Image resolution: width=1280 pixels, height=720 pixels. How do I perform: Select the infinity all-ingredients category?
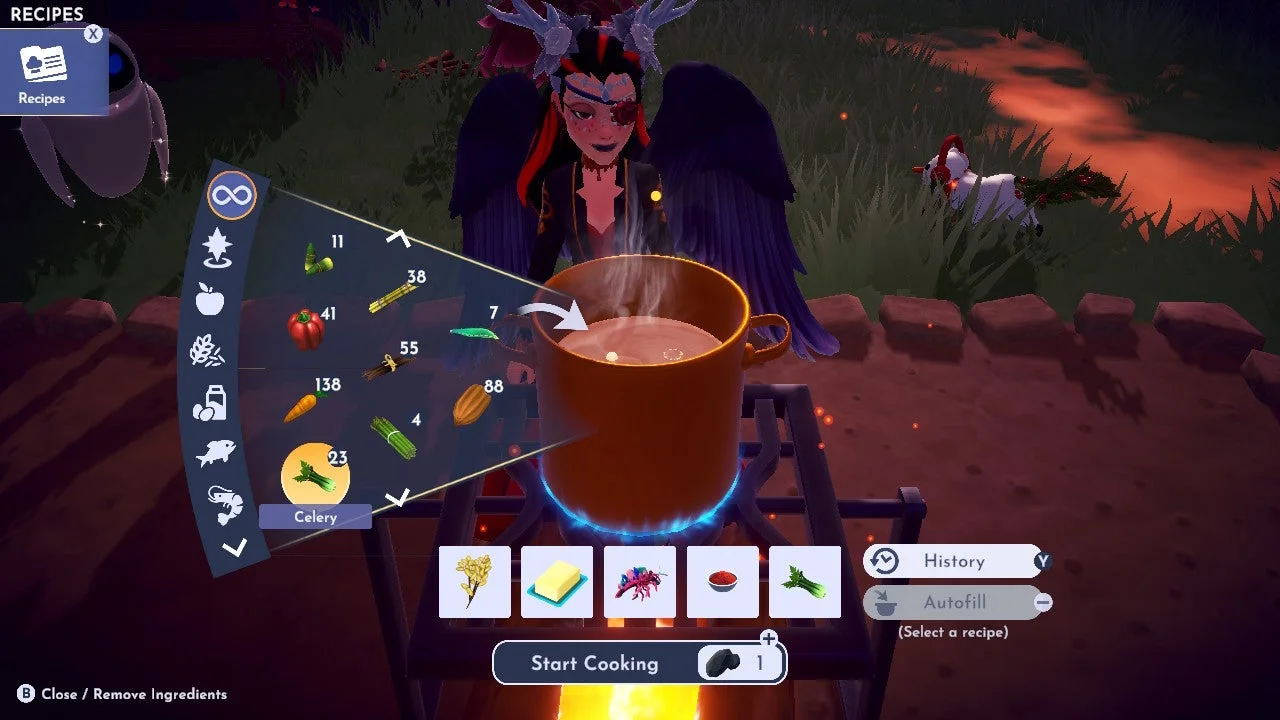click(x=231, y=195)
